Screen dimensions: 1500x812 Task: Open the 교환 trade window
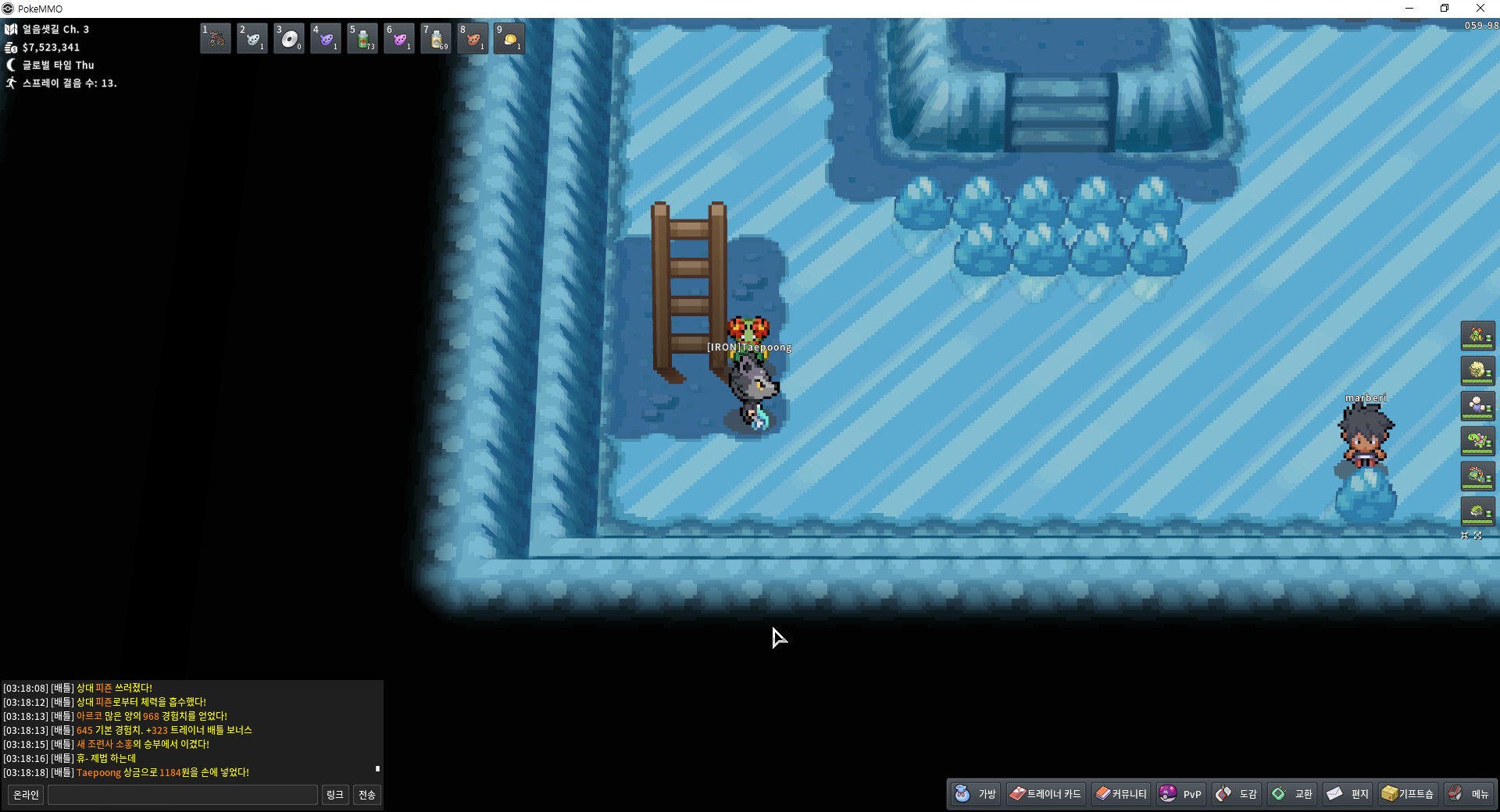[1293, 794]
